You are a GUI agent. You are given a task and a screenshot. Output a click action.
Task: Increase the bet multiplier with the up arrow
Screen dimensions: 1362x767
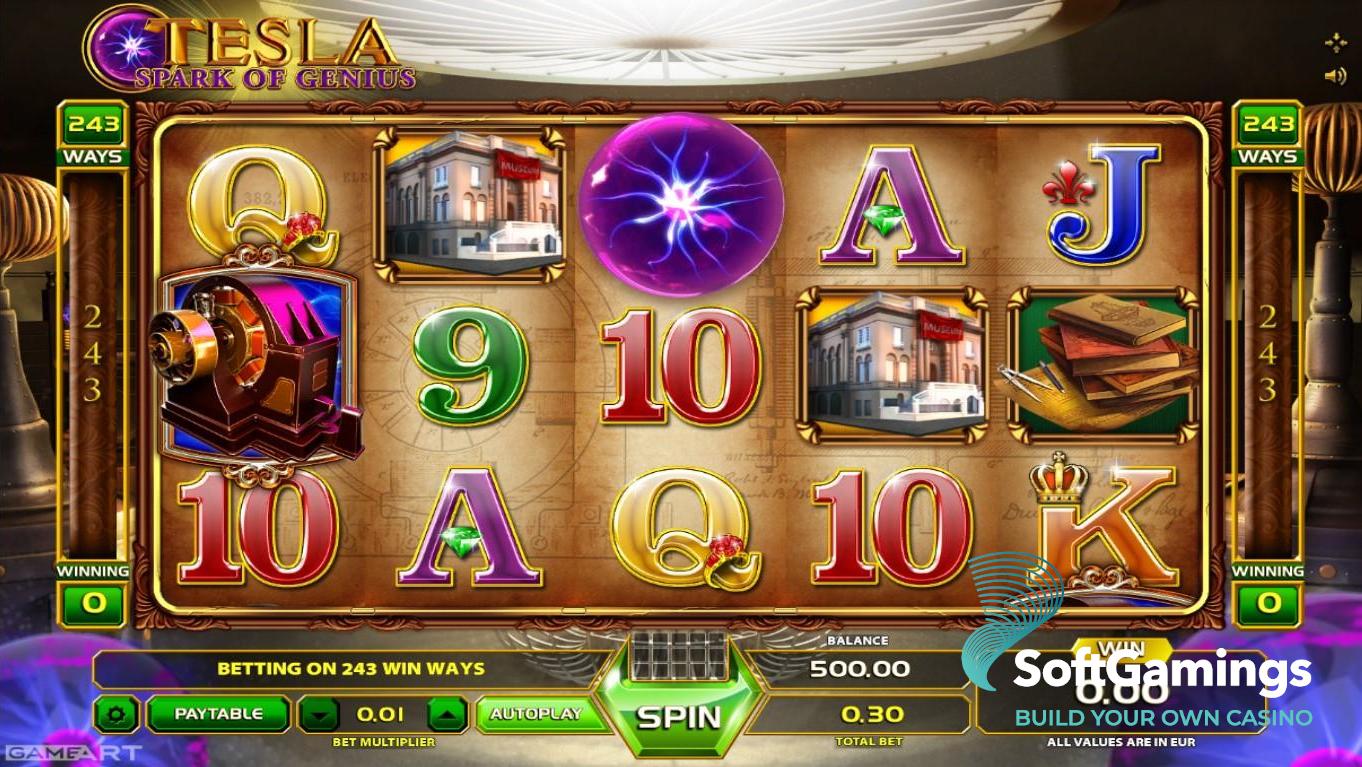click(447, 714)
